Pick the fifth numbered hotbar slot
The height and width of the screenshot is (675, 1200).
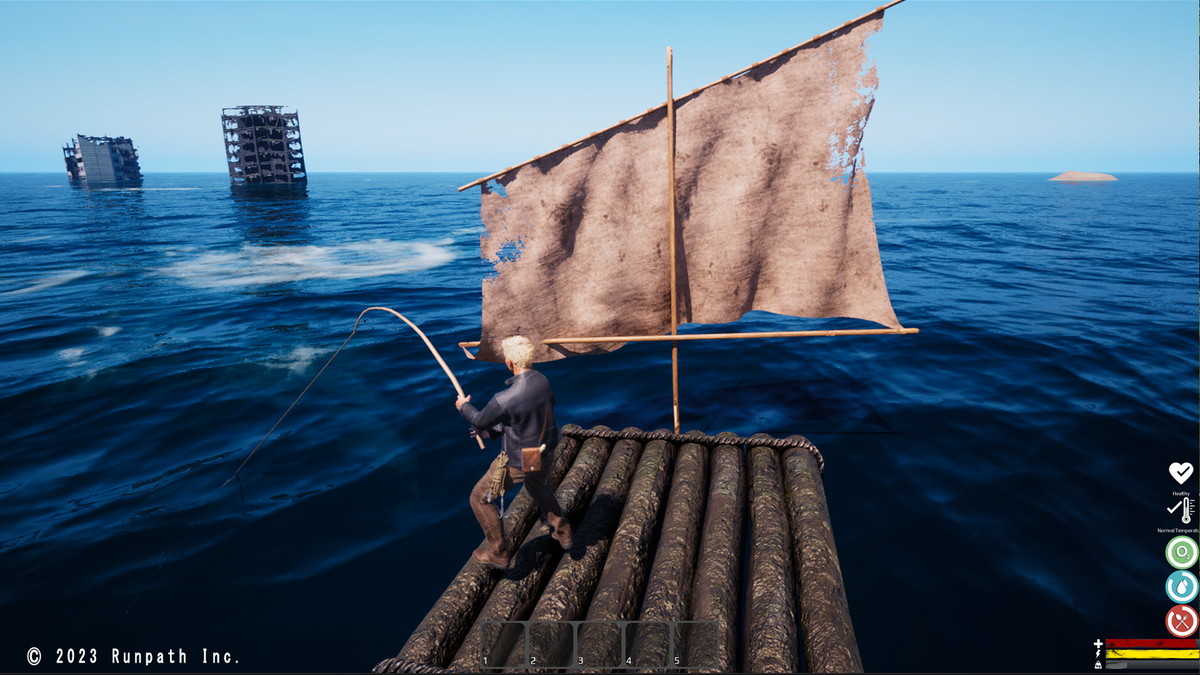(694, 644)
